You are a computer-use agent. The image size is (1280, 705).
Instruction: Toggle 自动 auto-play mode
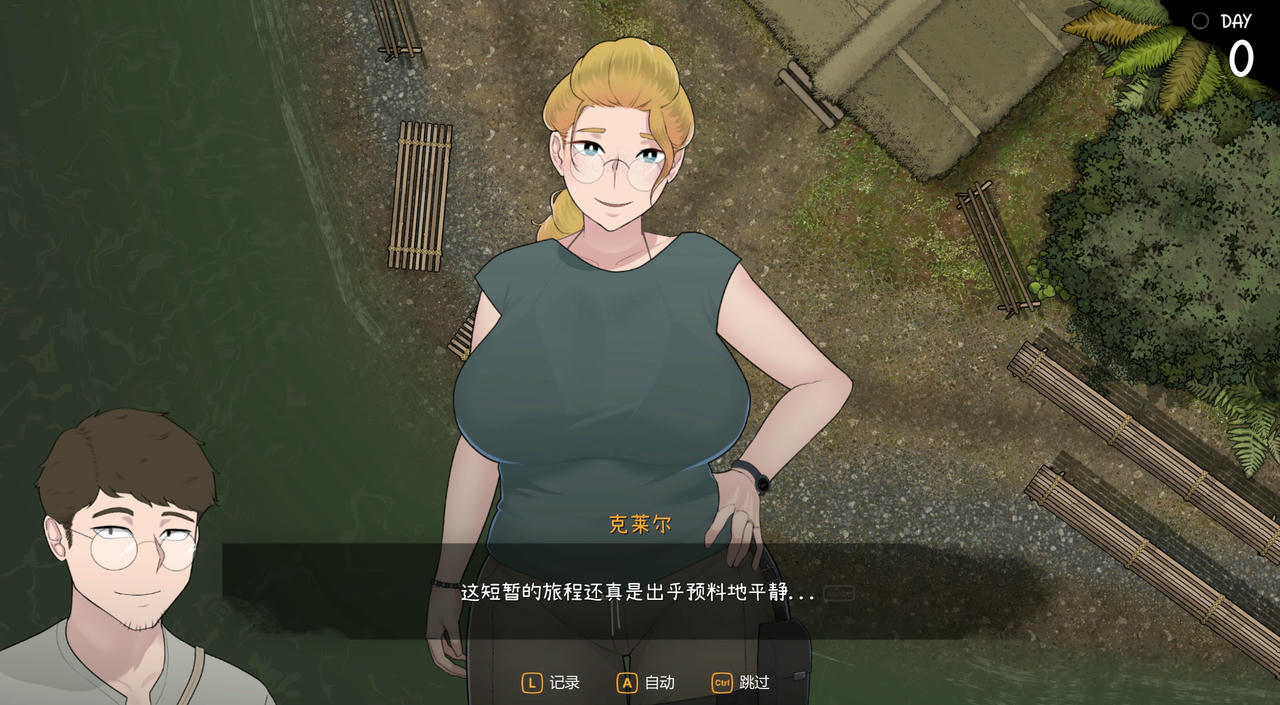click(x=646, y=683)
